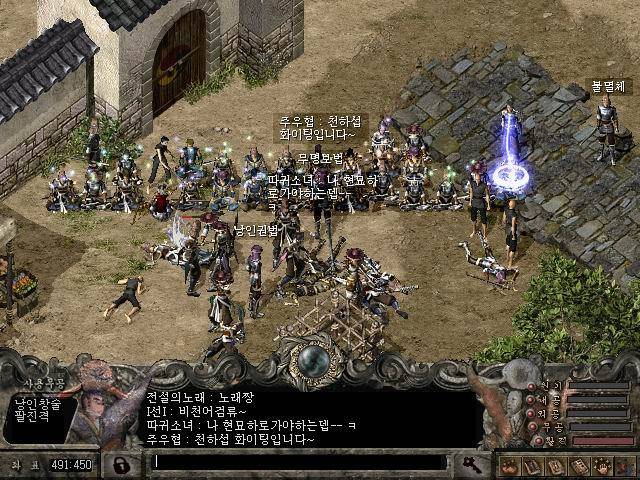The height and width of the screenshot is (480, 640).
Task: Click the red orb next to 외공
Action: [530, 412]
